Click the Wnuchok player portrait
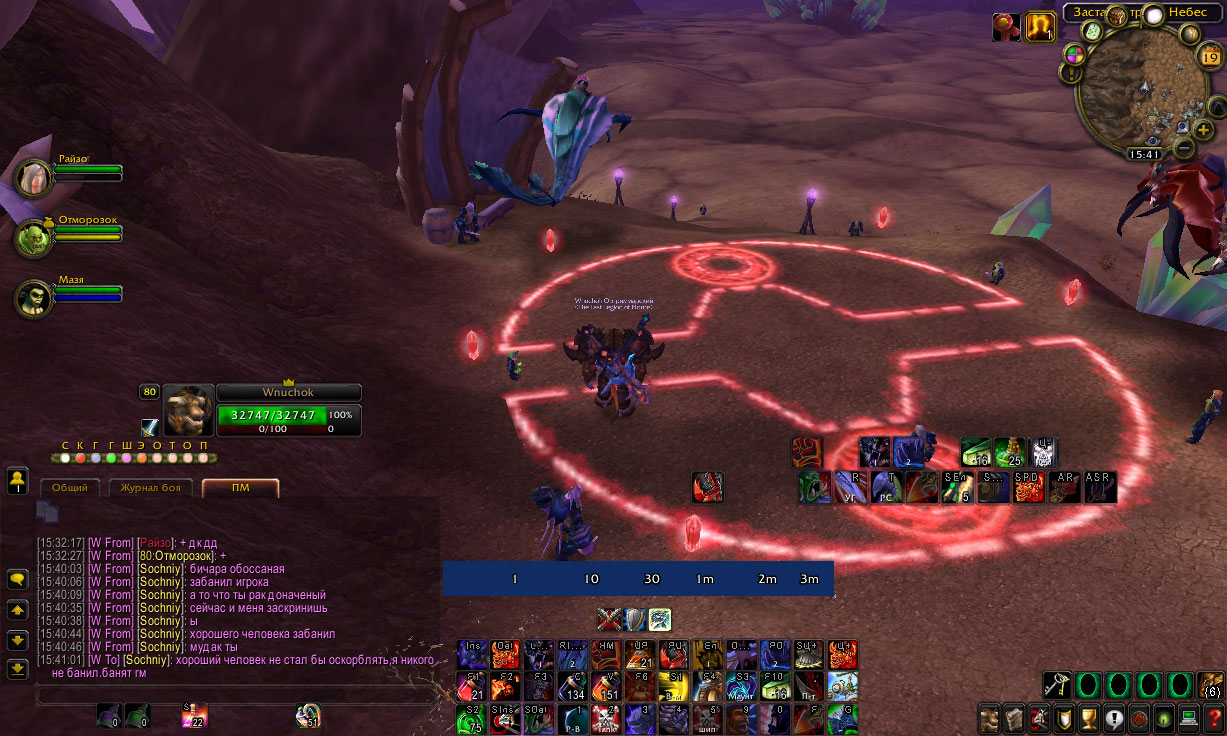The height and width of the screenshot is (736, 1227). tap(188, 408)
